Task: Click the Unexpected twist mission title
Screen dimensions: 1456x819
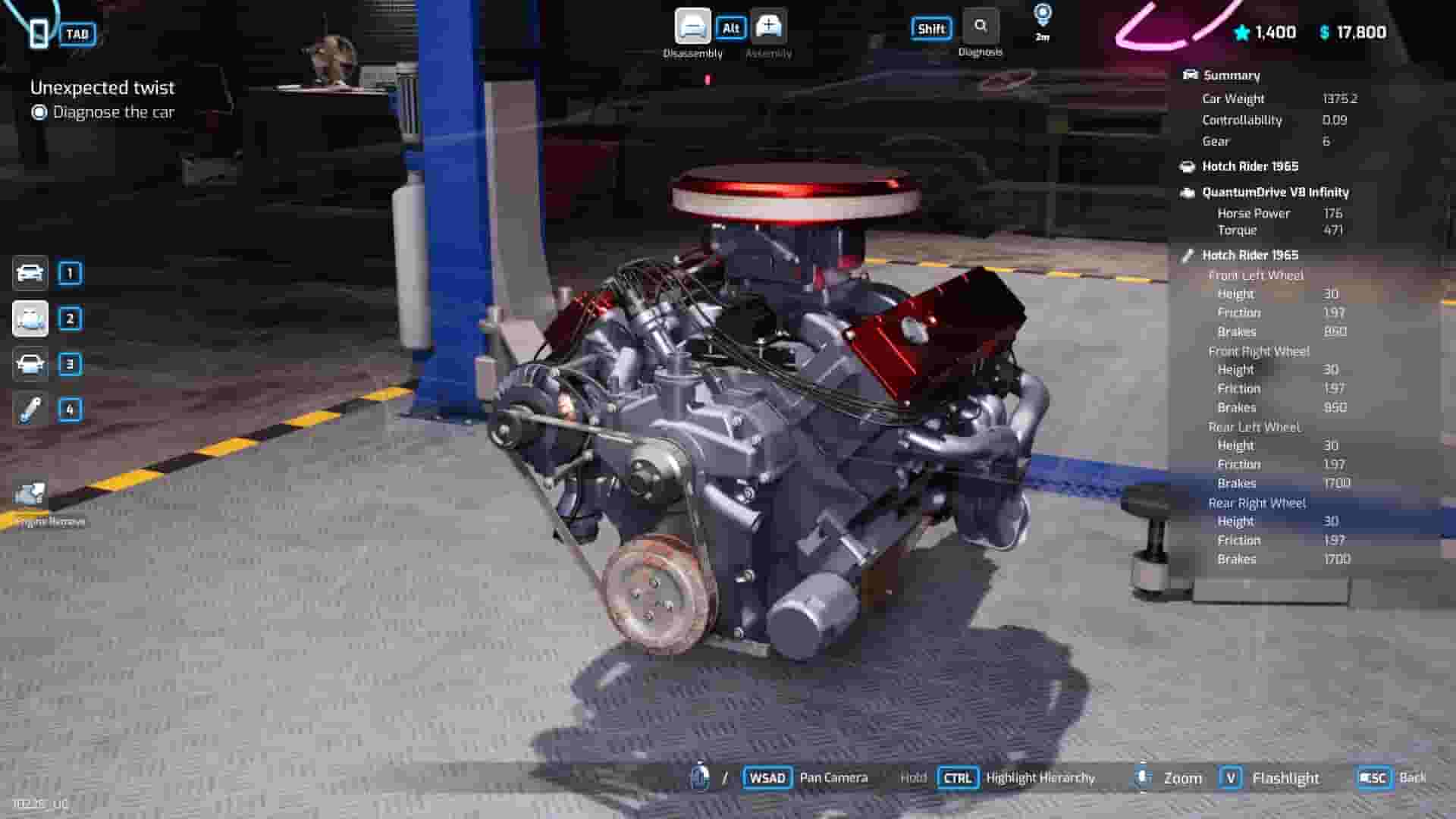Action: tap(103, 87)
